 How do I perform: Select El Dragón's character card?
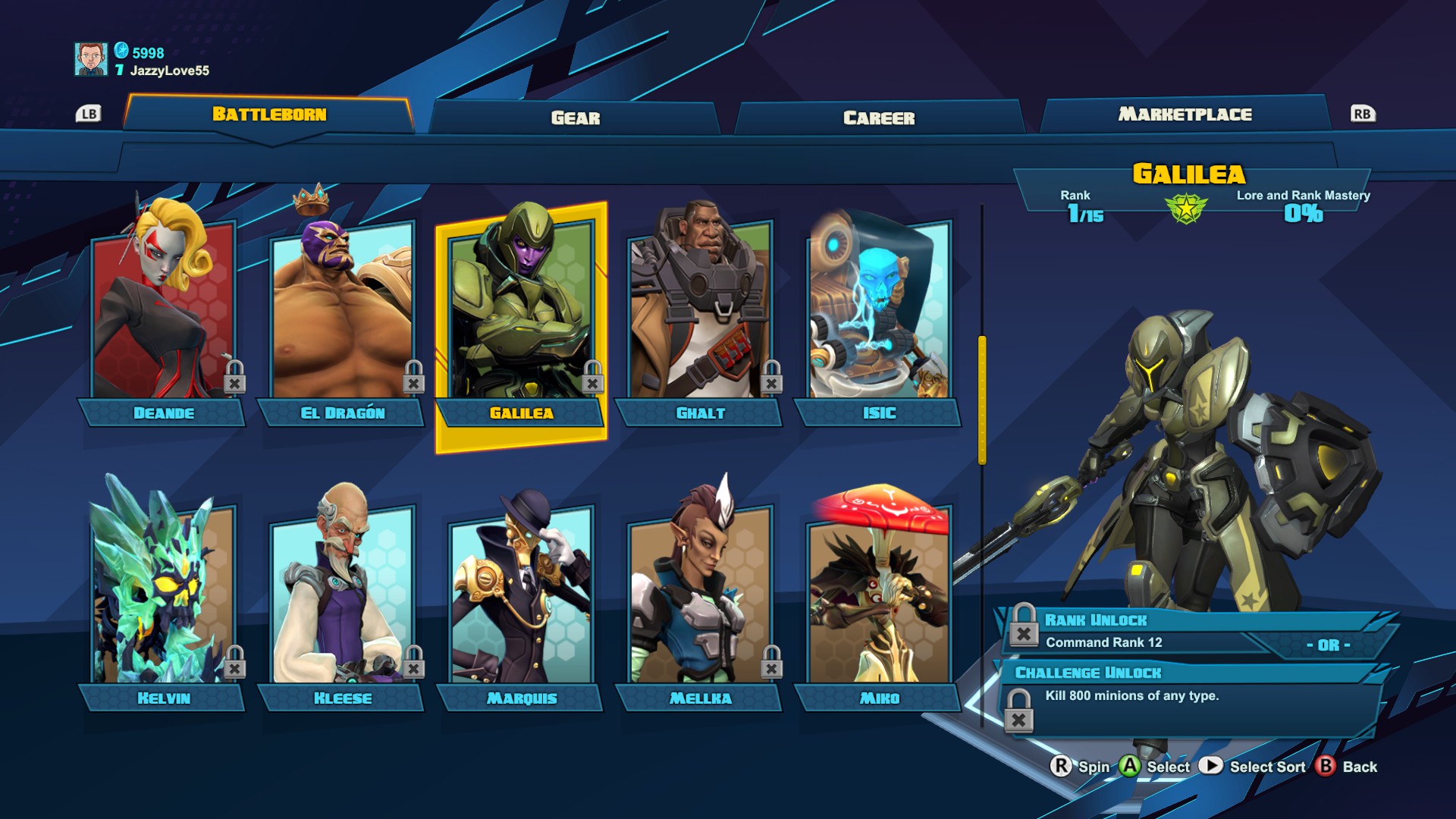pos(342,318)
